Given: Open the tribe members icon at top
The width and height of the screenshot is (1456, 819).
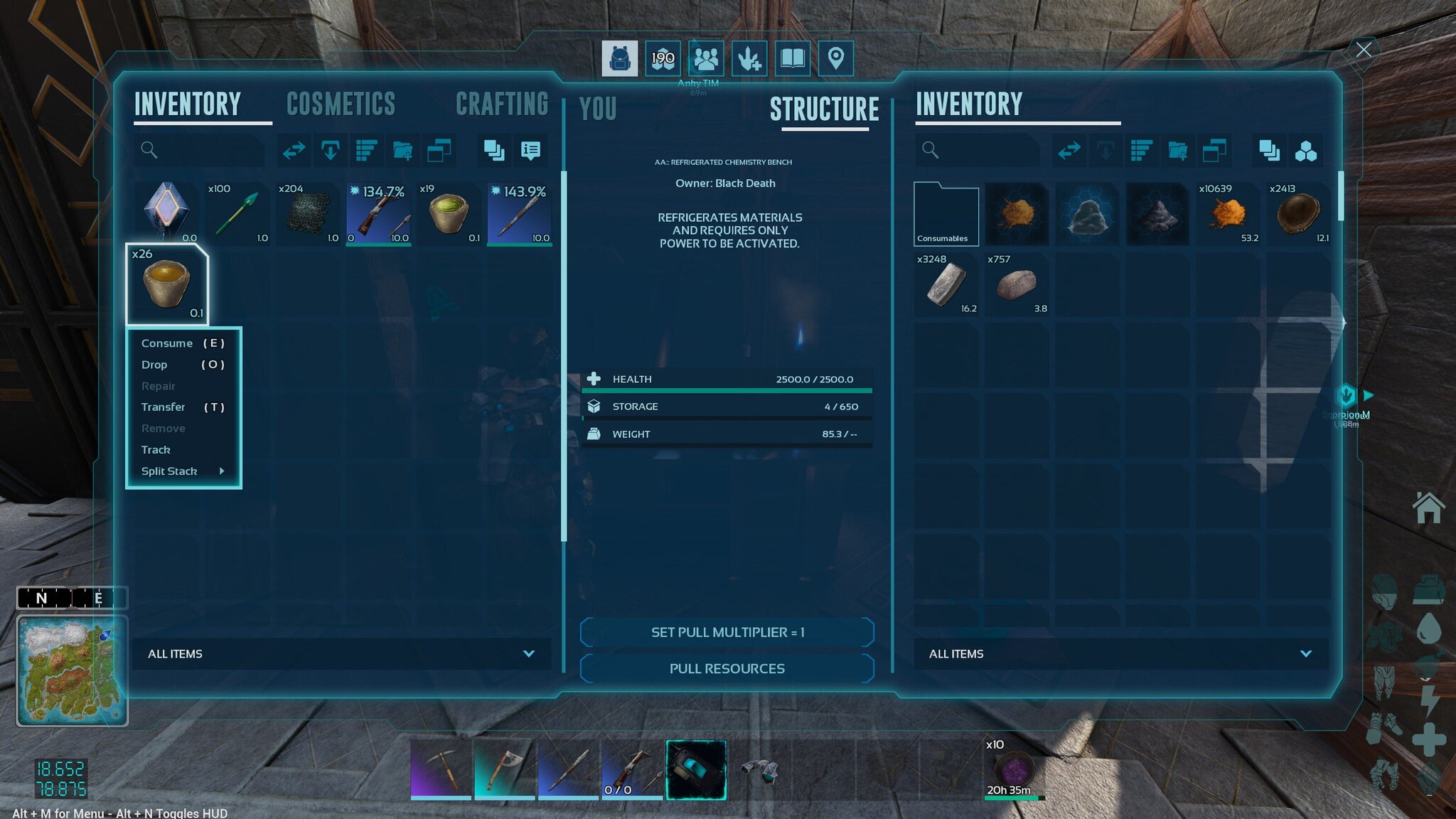Looking at the screenshot, I should coord(706,58).
